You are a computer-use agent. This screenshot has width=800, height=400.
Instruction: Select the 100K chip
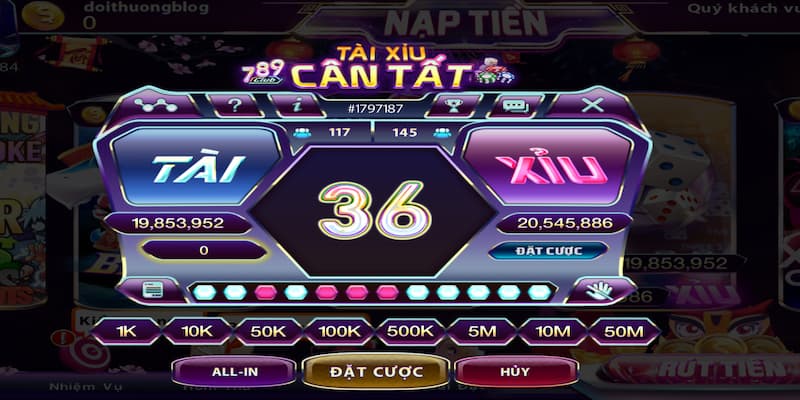tap(338, 331)
